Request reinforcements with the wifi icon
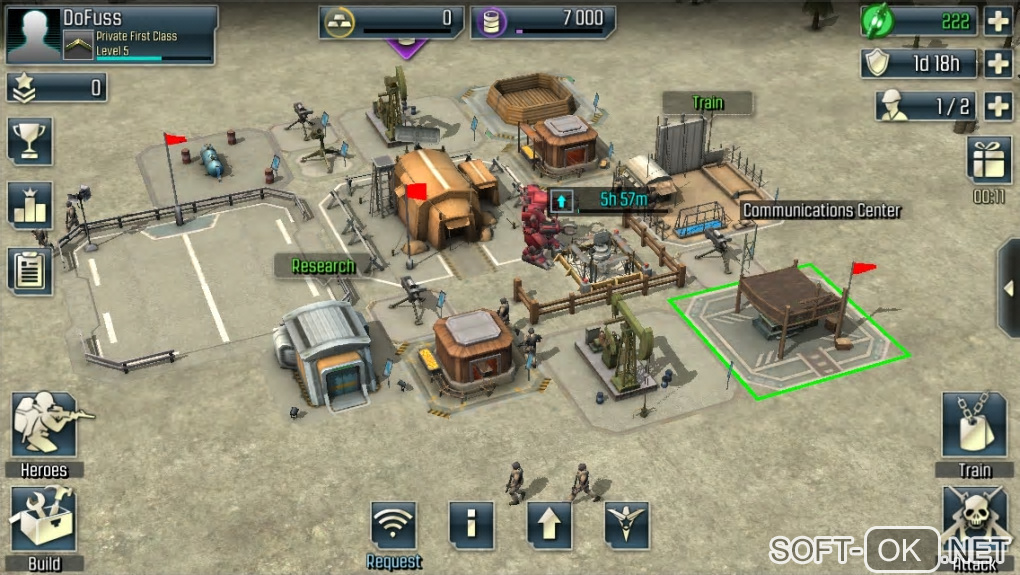Screen dimensions: 1020x575 (x=393, y=526)
